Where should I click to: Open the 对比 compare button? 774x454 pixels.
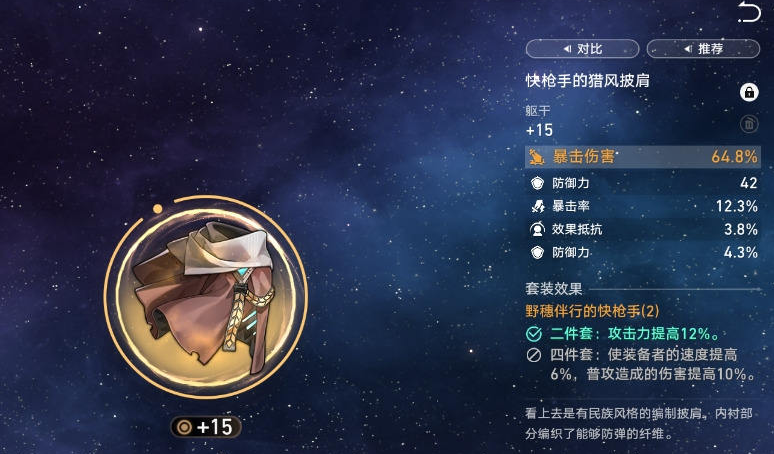pyautogui.click(x=582, y=48)
